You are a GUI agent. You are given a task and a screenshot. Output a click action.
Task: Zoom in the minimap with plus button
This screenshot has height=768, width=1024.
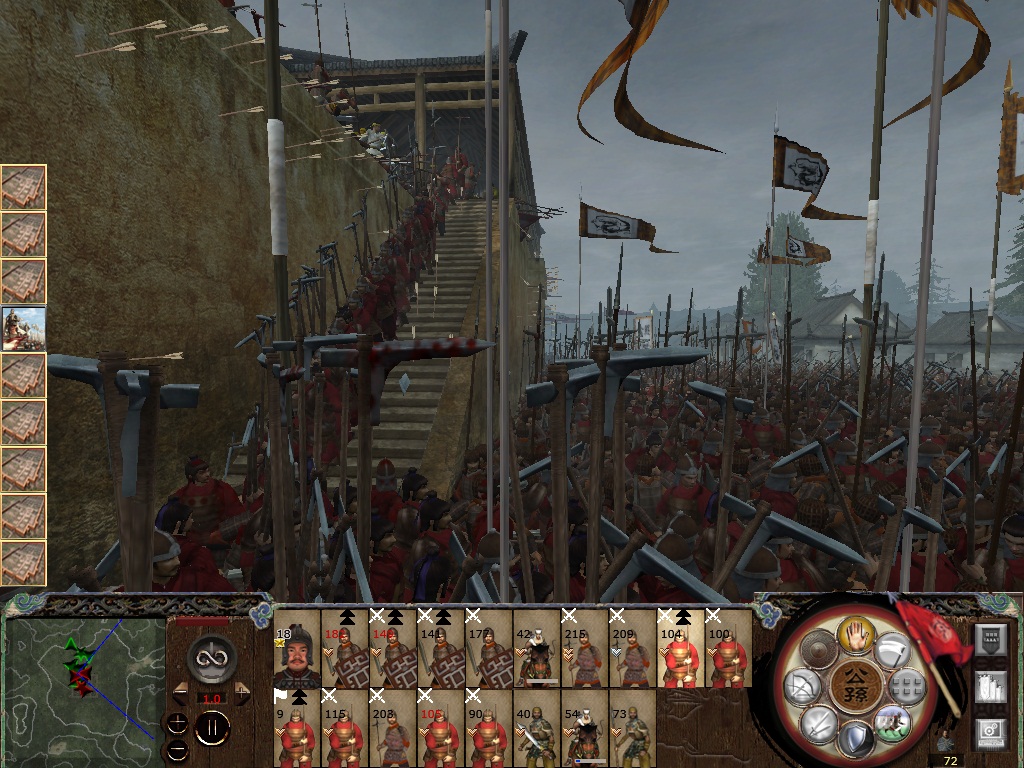pyautogui.click(x=177, y=724)
